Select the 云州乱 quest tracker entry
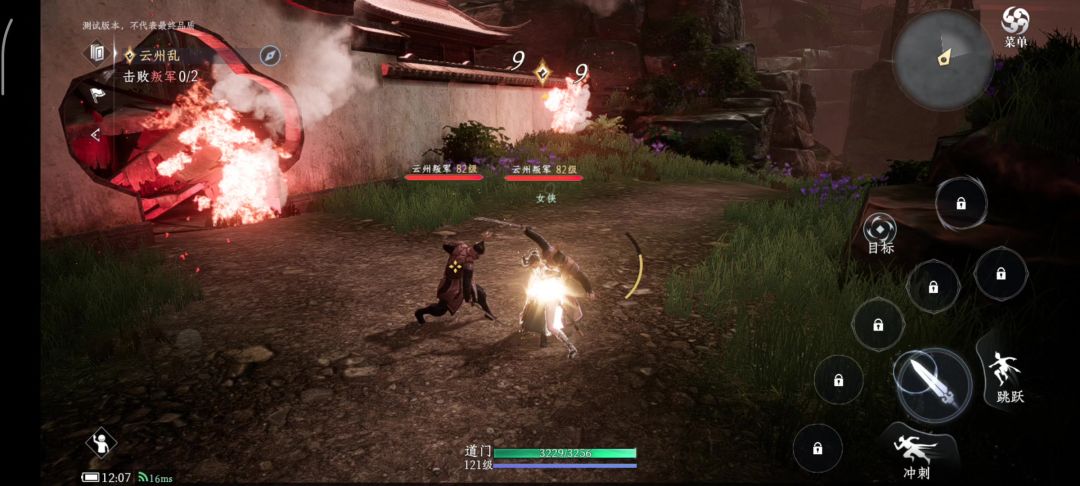The width and height of the screenshot is (1080, 486). click(160, 56)
